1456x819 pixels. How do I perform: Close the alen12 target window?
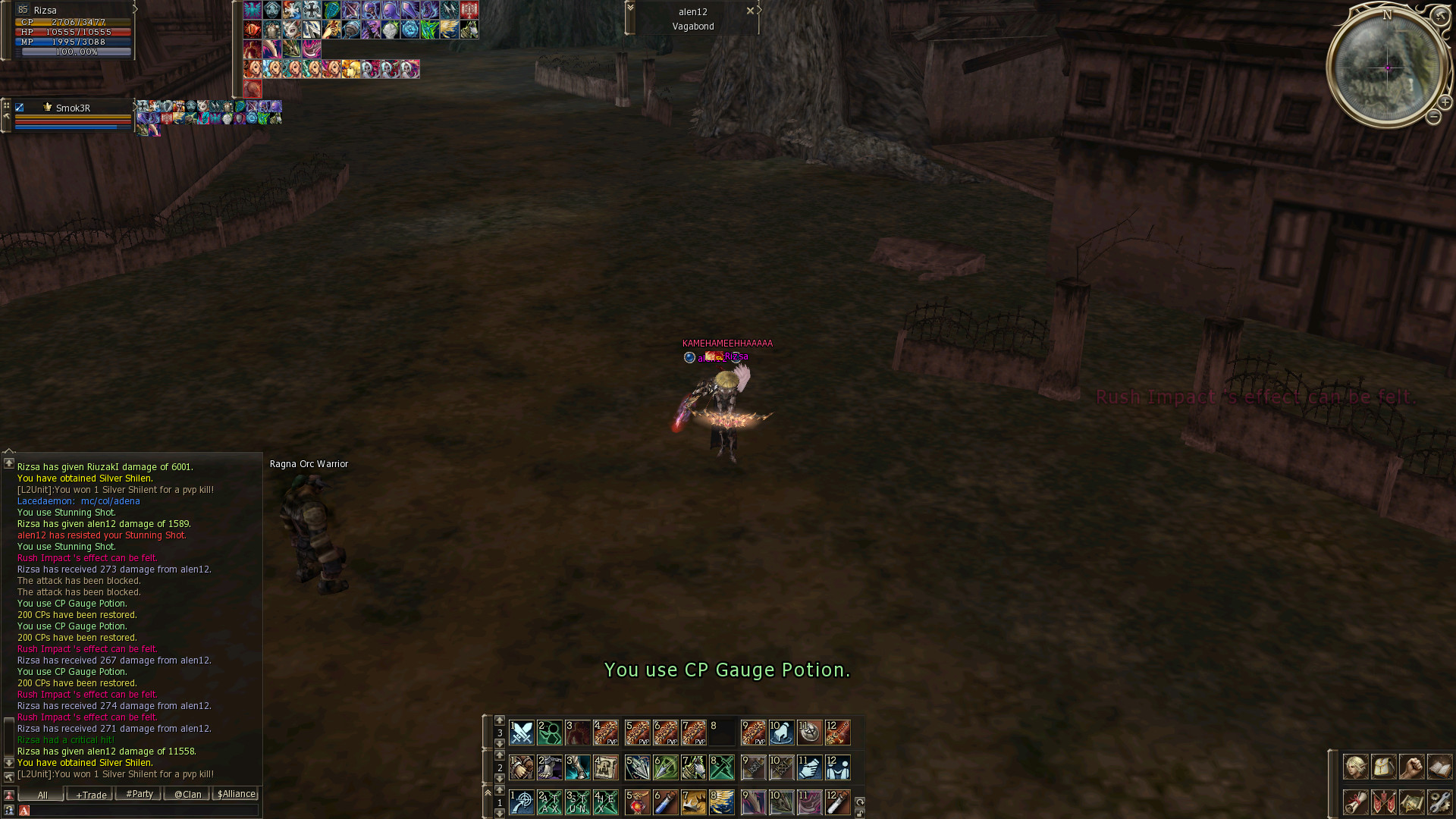(x=750, y=11)
